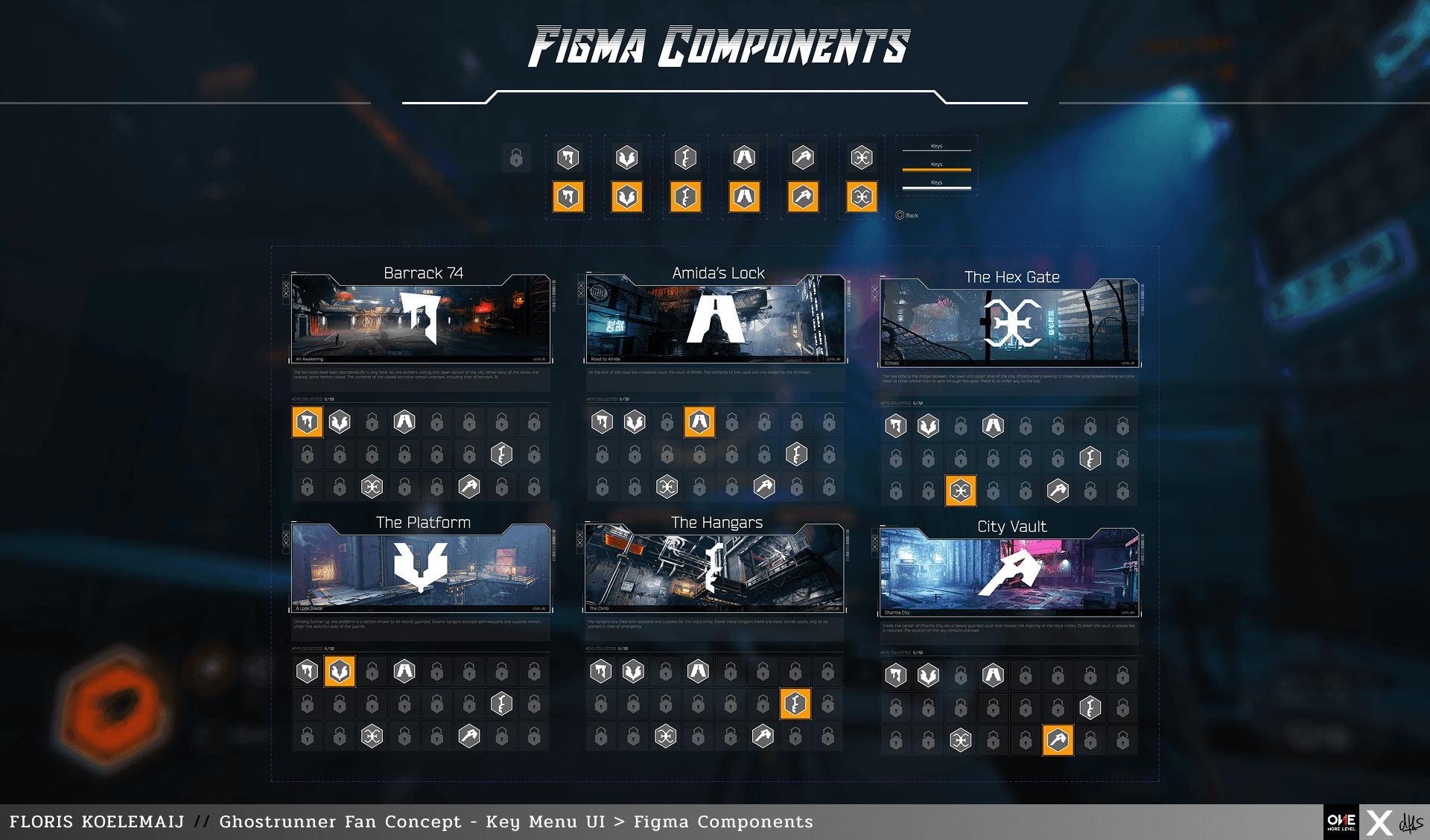Image resolution: width=1430 pixels, height=840 pixels.
Task: Toggle the X checkbox beside the Barrack 74 panel
Action: (285, 287)
